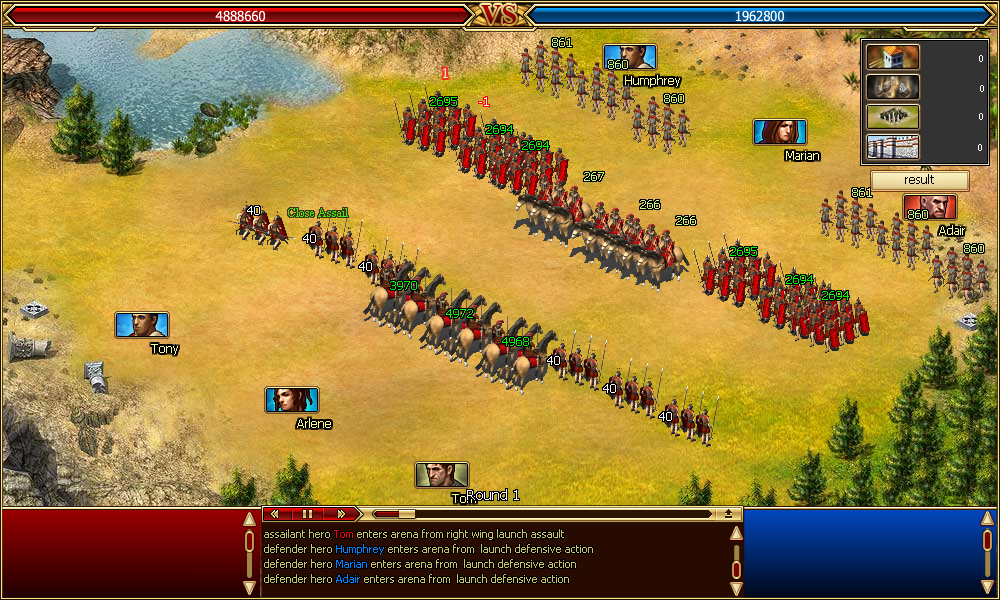Click the watchtower defense icon

pyautogui.click(x=893, y=58)
